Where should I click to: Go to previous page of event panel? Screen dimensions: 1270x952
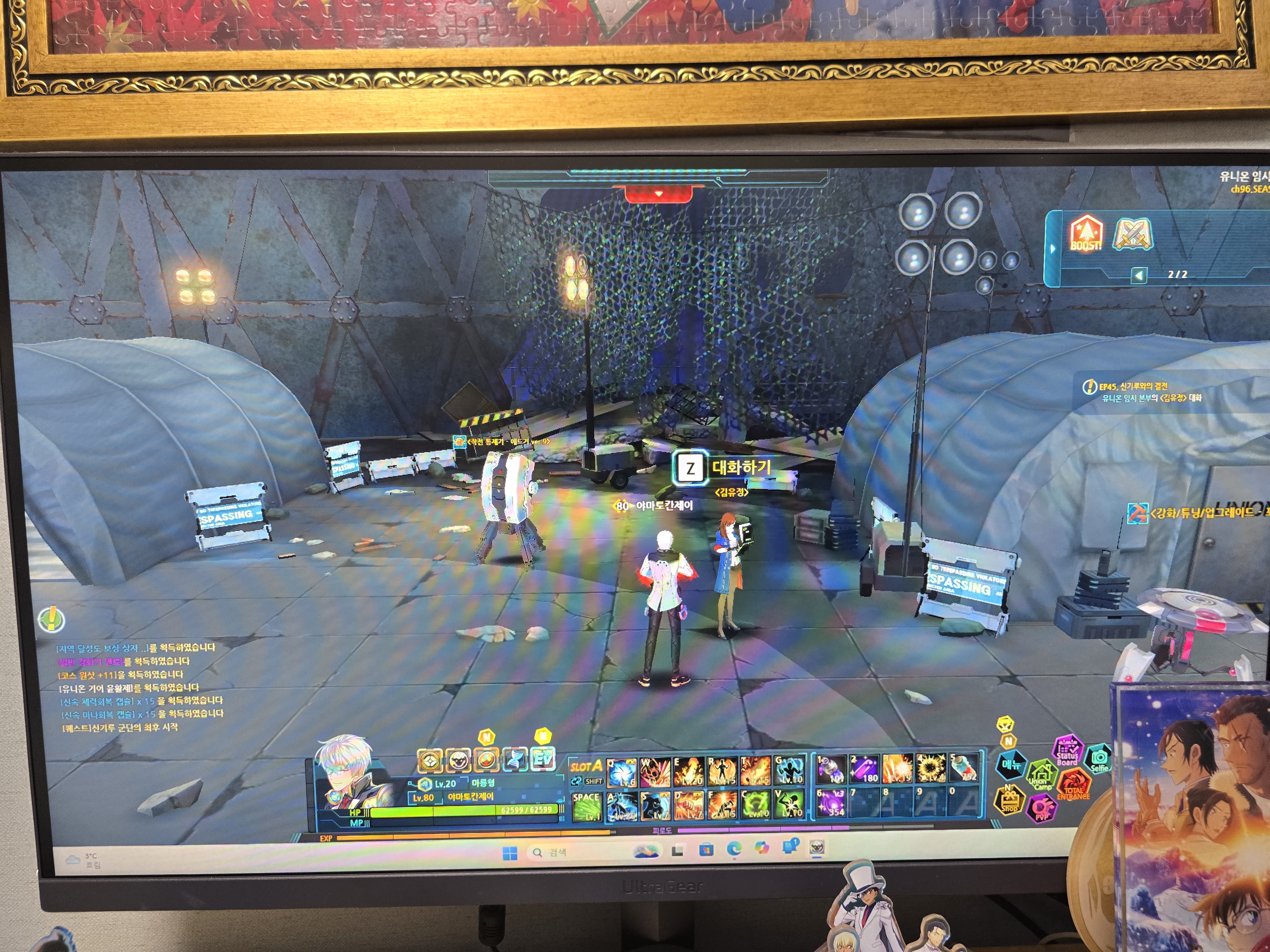point(1139,275)
